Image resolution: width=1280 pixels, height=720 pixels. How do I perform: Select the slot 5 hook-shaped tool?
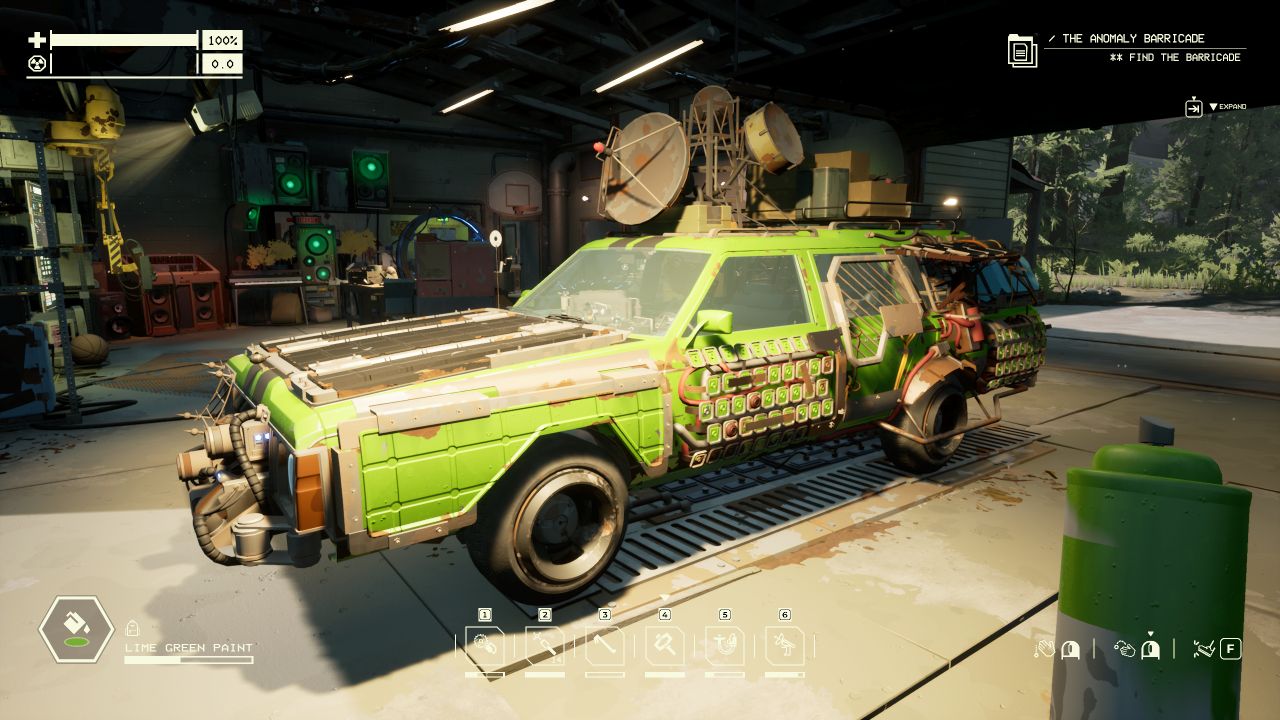click(x=725, y=646)
